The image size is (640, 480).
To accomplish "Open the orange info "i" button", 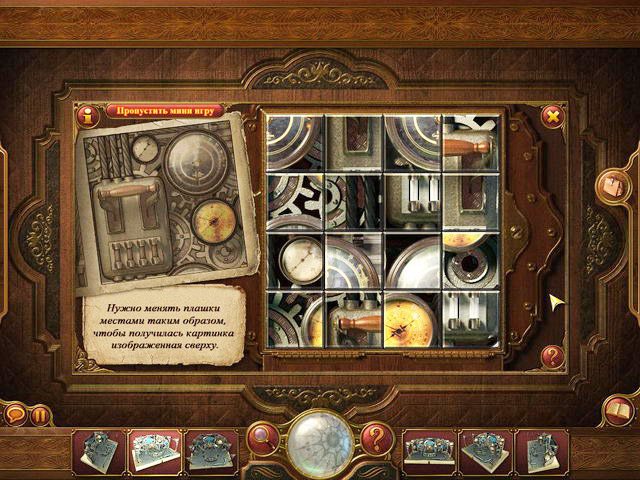I will tap(89, 118).
